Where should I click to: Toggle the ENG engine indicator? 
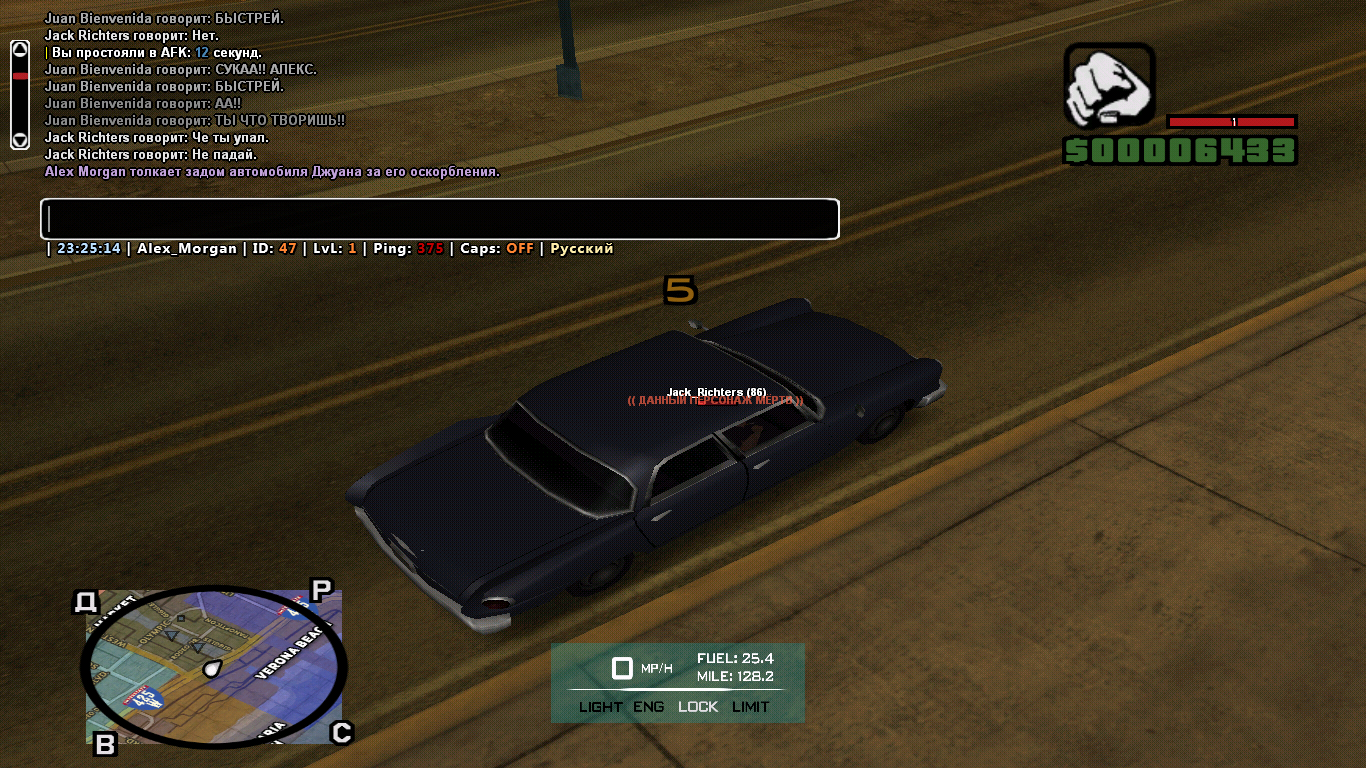[649, 707]
